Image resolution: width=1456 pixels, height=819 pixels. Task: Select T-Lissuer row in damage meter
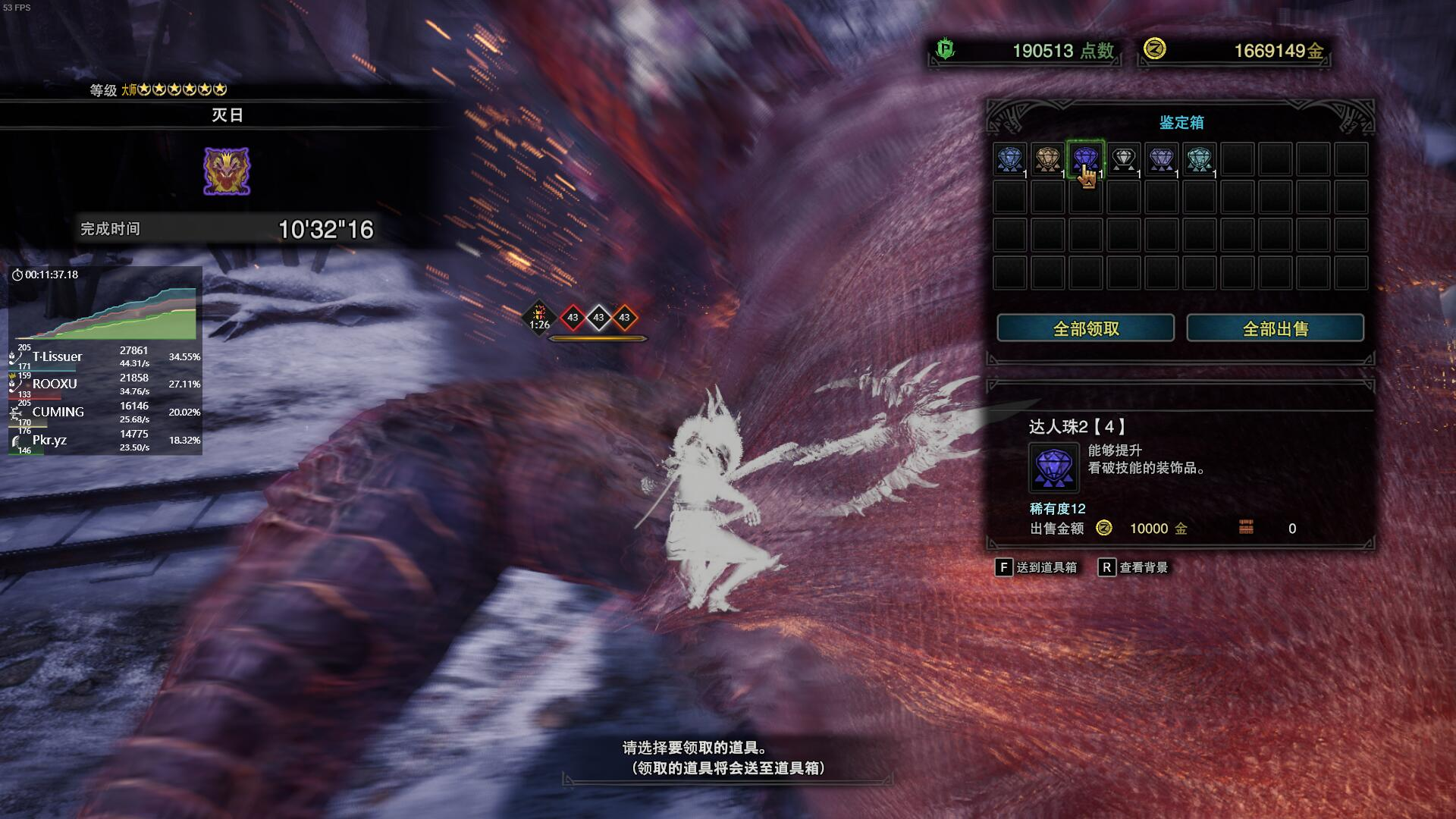point(105,356)
